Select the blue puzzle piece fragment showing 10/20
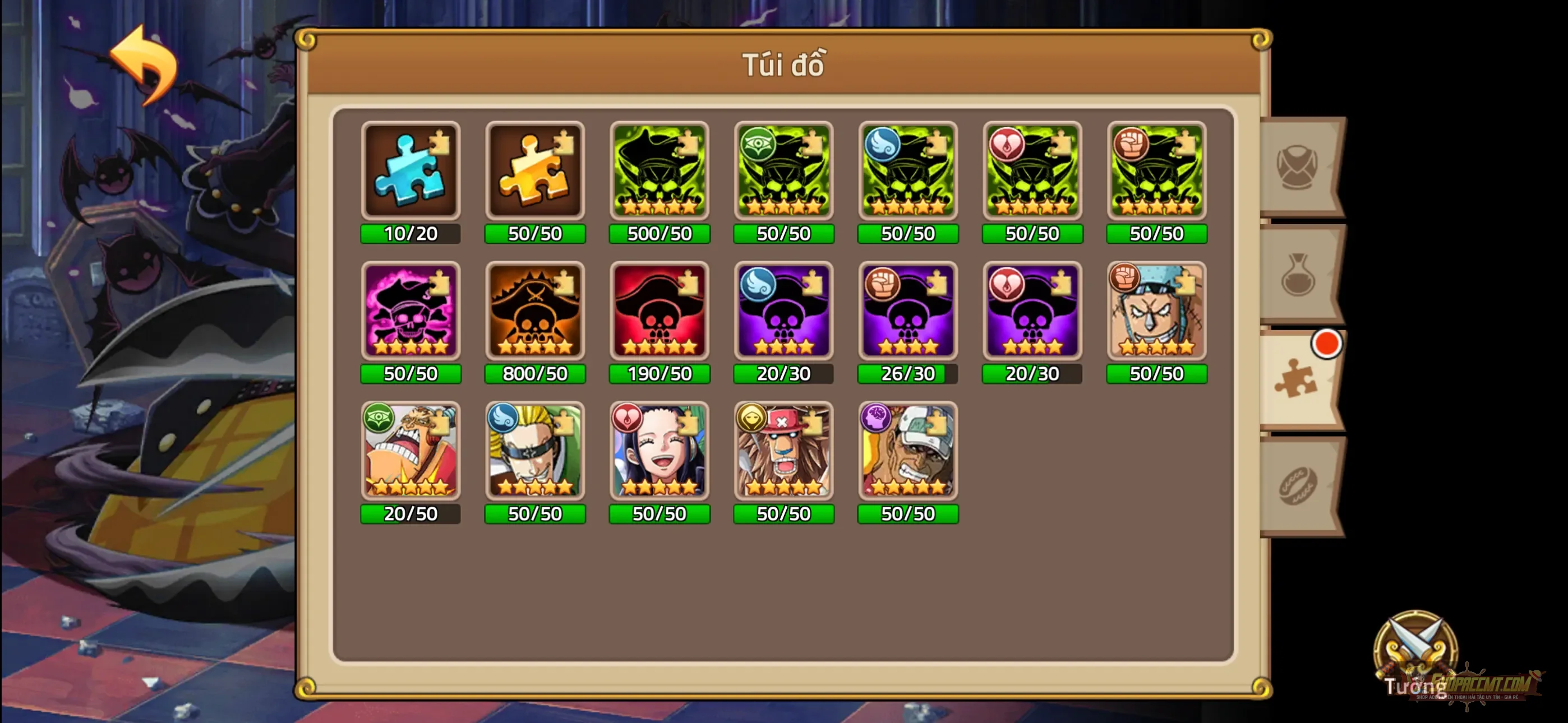This screenshot has height=723, width=1568. 411,170
